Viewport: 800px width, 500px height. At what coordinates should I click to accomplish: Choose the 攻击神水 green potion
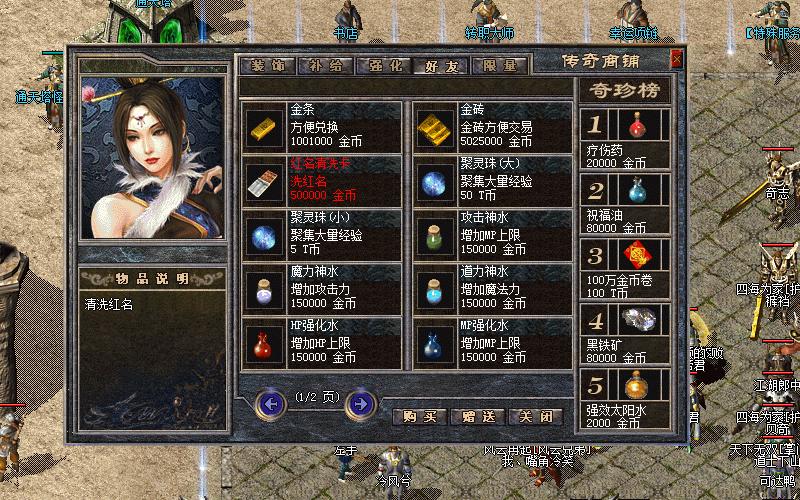(433, 235)
